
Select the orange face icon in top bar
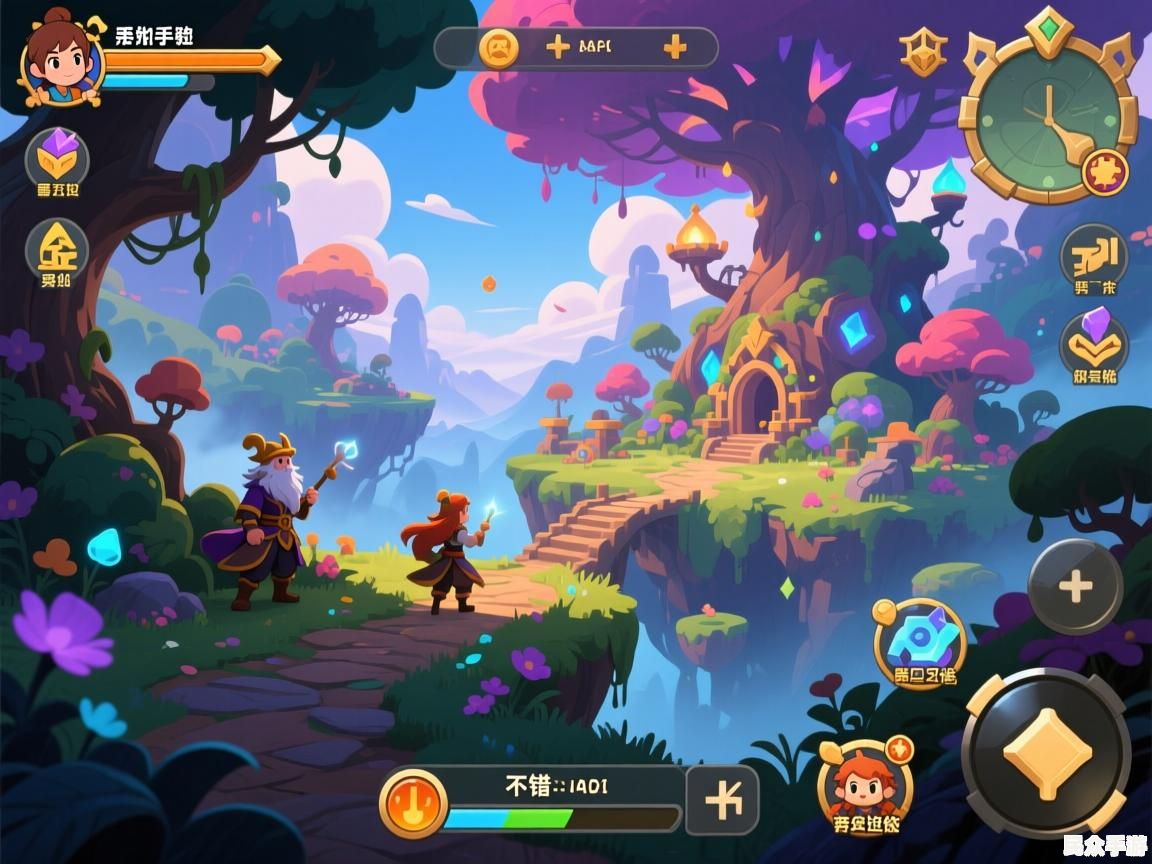tap(498, 47)
